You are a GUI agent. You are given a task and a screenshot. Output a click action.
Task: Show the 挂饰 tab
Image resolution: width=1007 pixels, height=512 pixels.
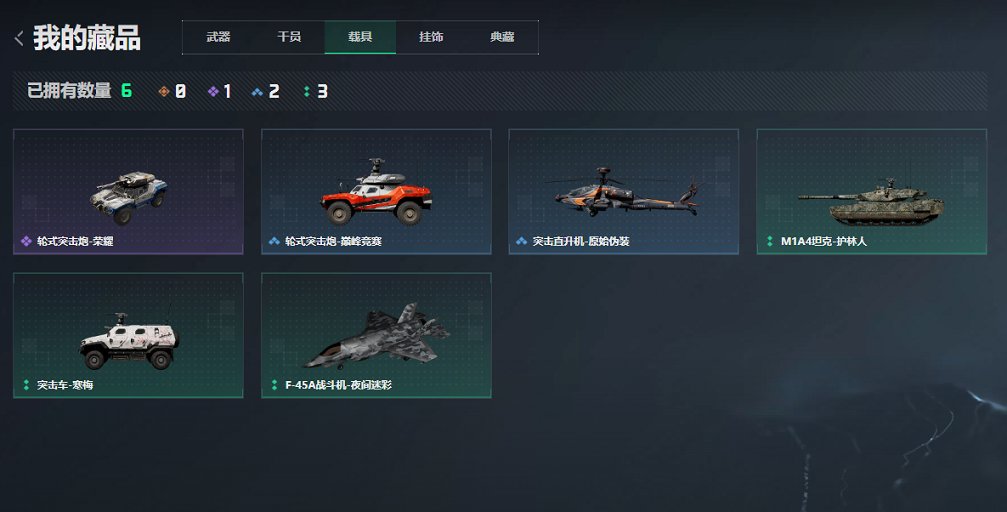[431, 37]
